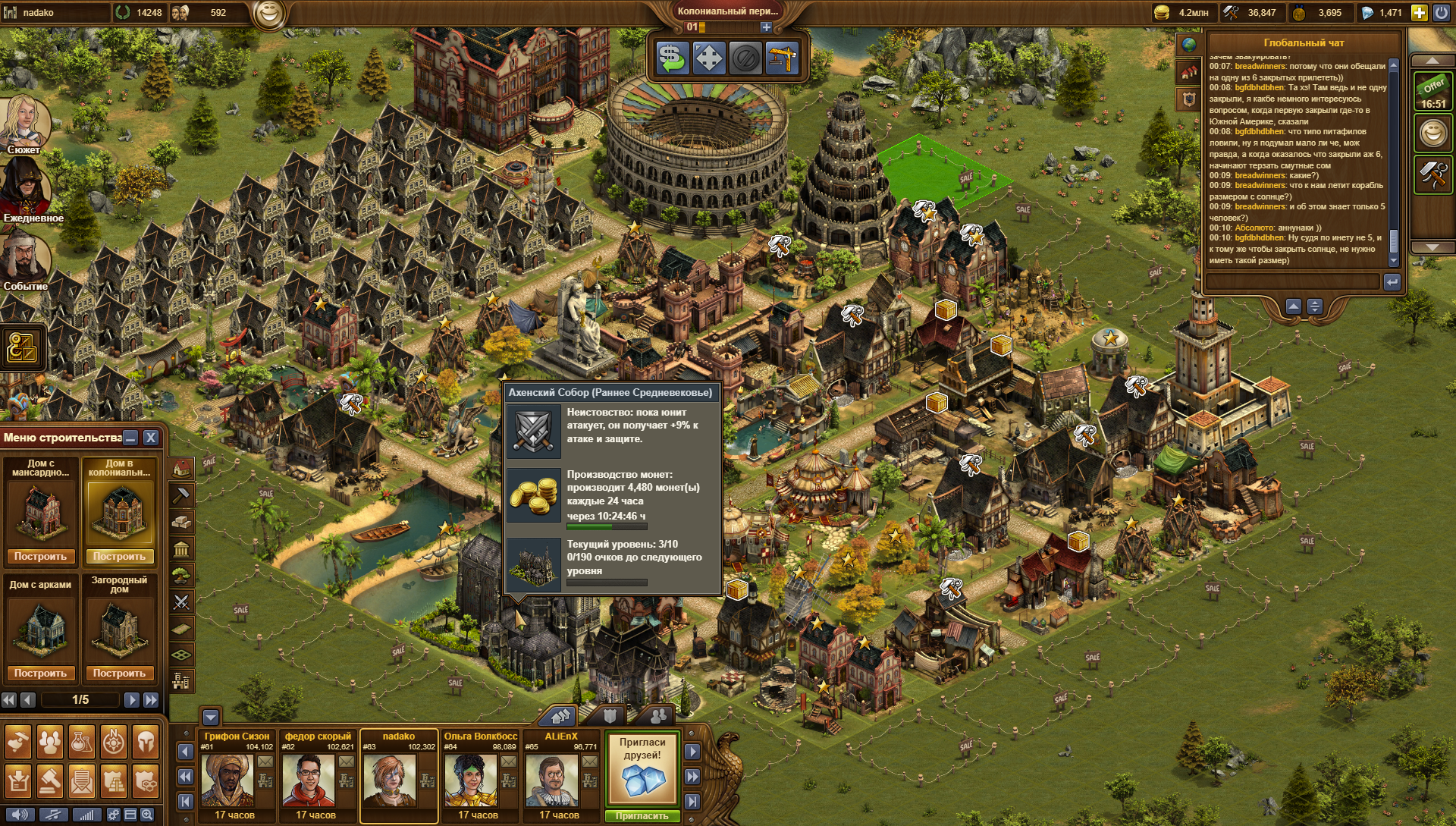
Task: Select the military buildings category tab
Action: click(x=181, y=601)
